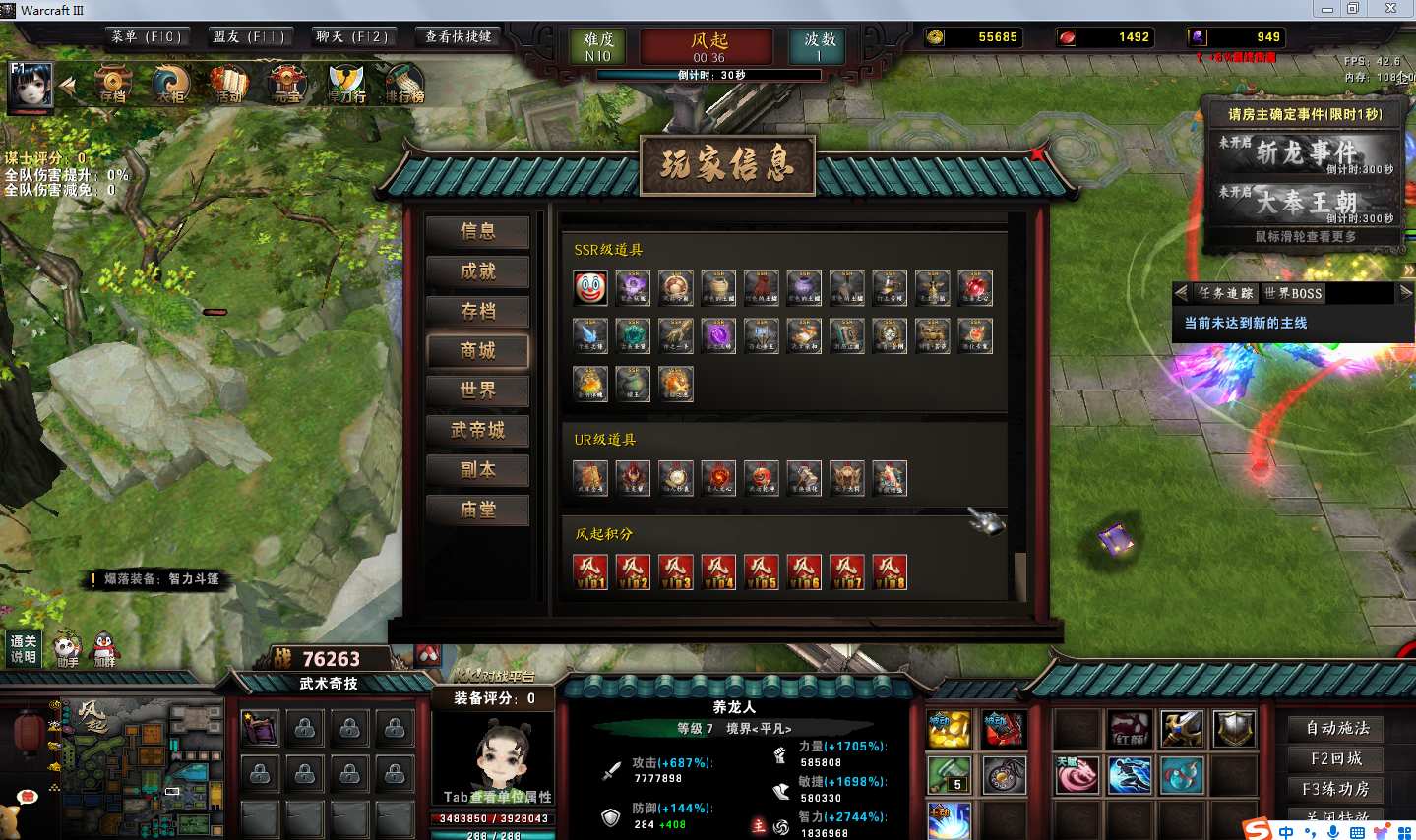Toggle the 自动施法 auto-cast button
The height and width of the screenshot is (840, 1416).
click(x=1336, y=728)
